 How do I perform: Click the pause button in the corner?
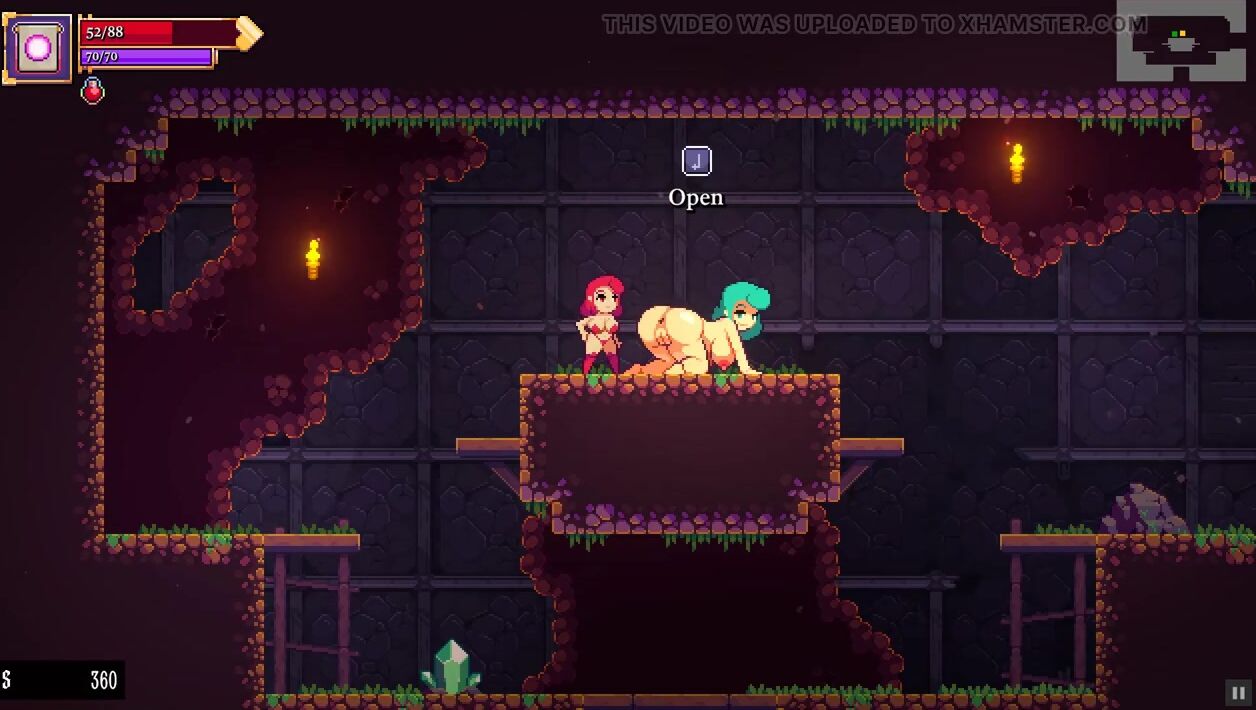pyautogui.click(x=1236, y=692)
